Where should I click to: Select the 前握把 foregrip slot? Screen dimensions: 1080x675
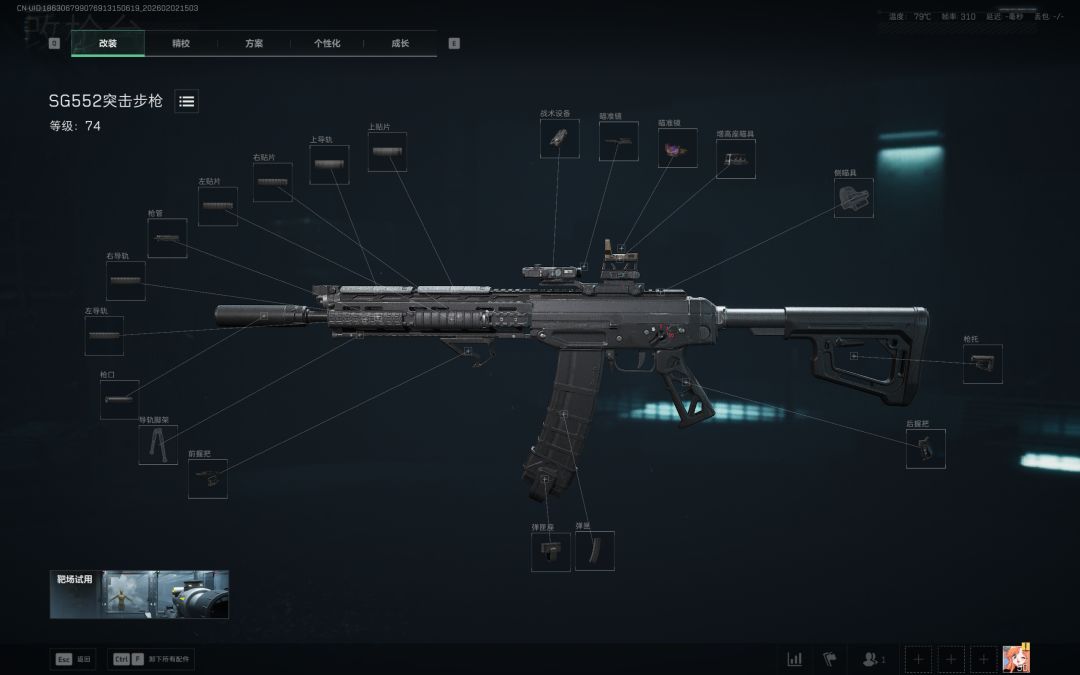pyautogui.click(x=208, y=479)
